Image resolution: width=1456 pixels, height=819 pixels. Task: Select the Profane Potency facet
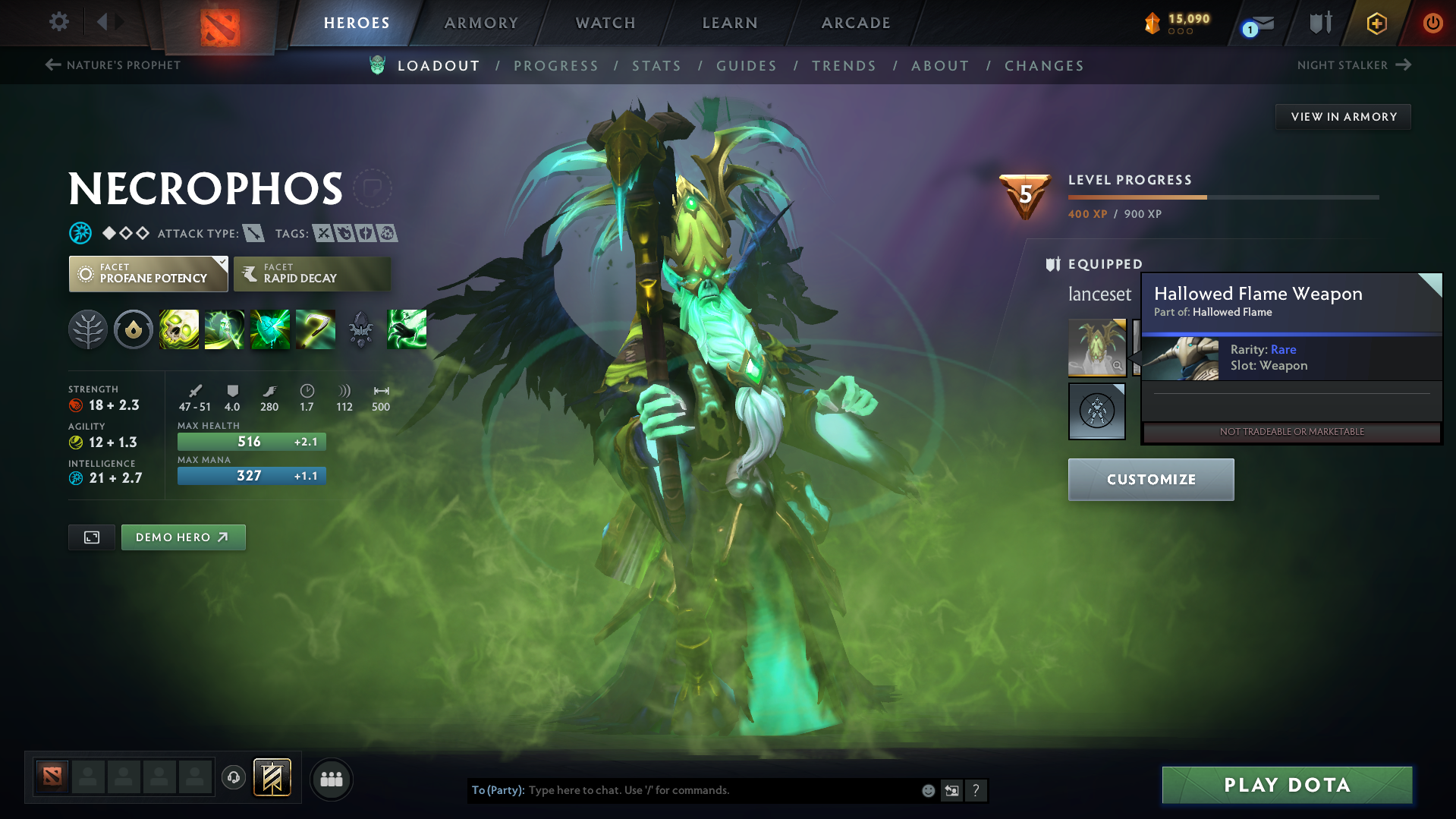148,273
